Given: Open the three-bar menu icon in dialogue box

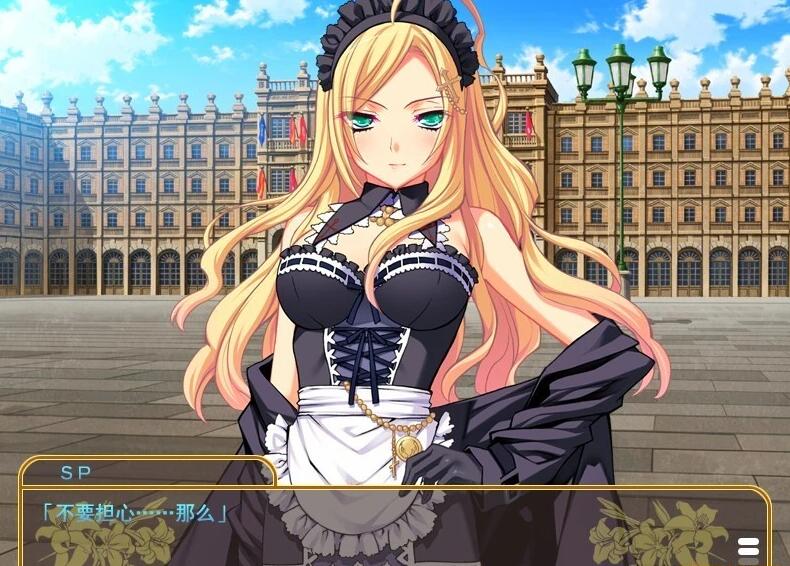Looking at the screenshot, I should [x=748, y=549].
